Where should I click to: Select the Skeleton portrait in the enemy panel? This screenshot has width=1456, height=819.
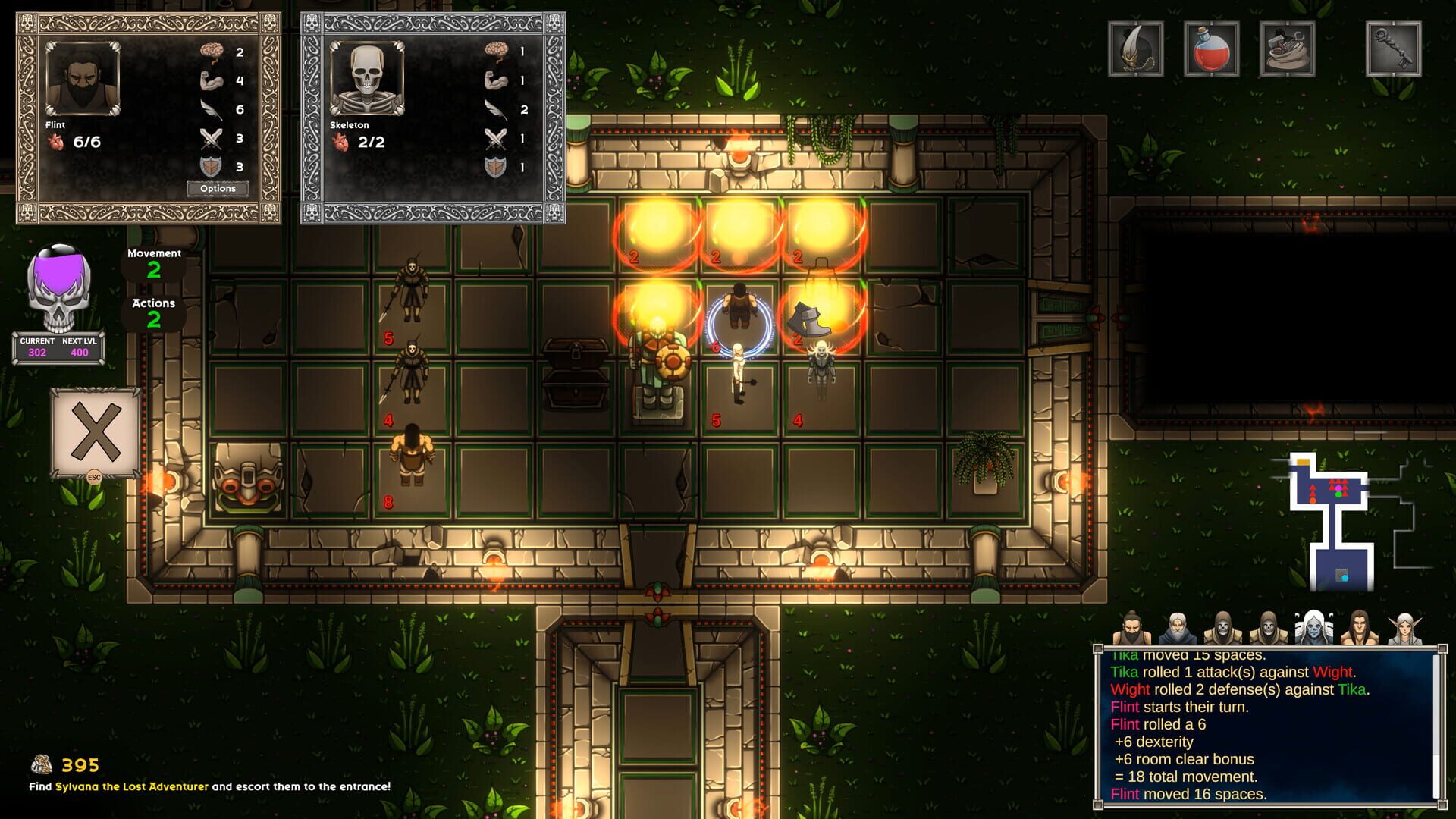367,79
